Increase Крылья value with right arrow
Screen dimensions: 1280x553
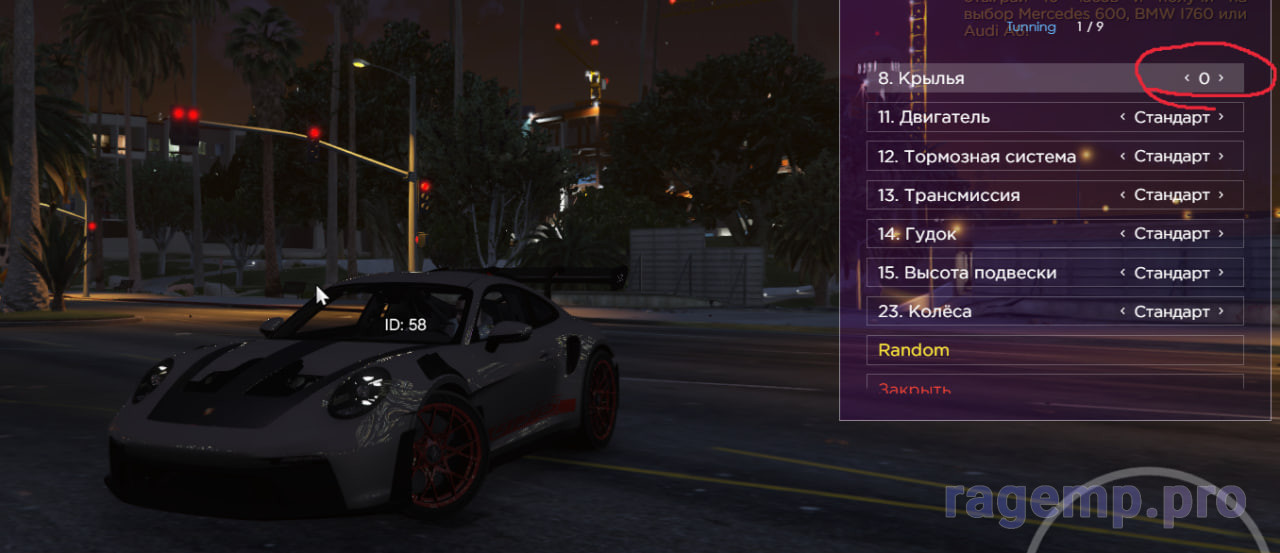tap(1221, 78)
